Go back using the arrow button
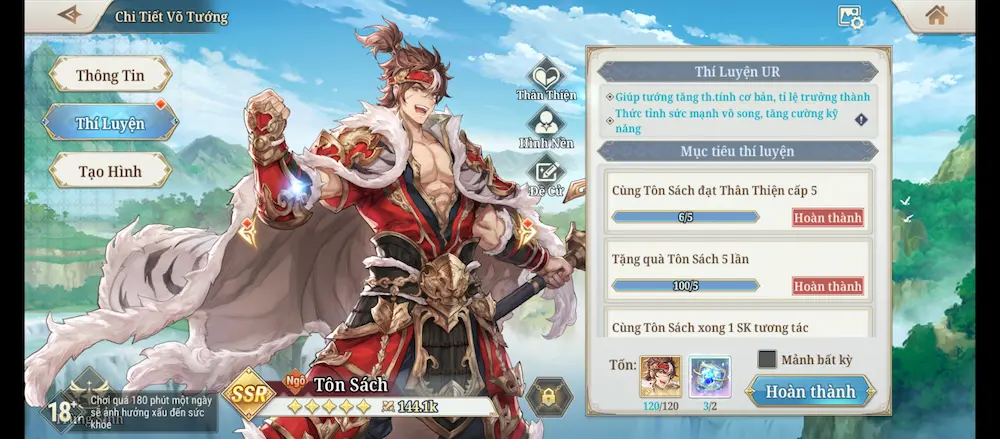 [x=69, y=16]
